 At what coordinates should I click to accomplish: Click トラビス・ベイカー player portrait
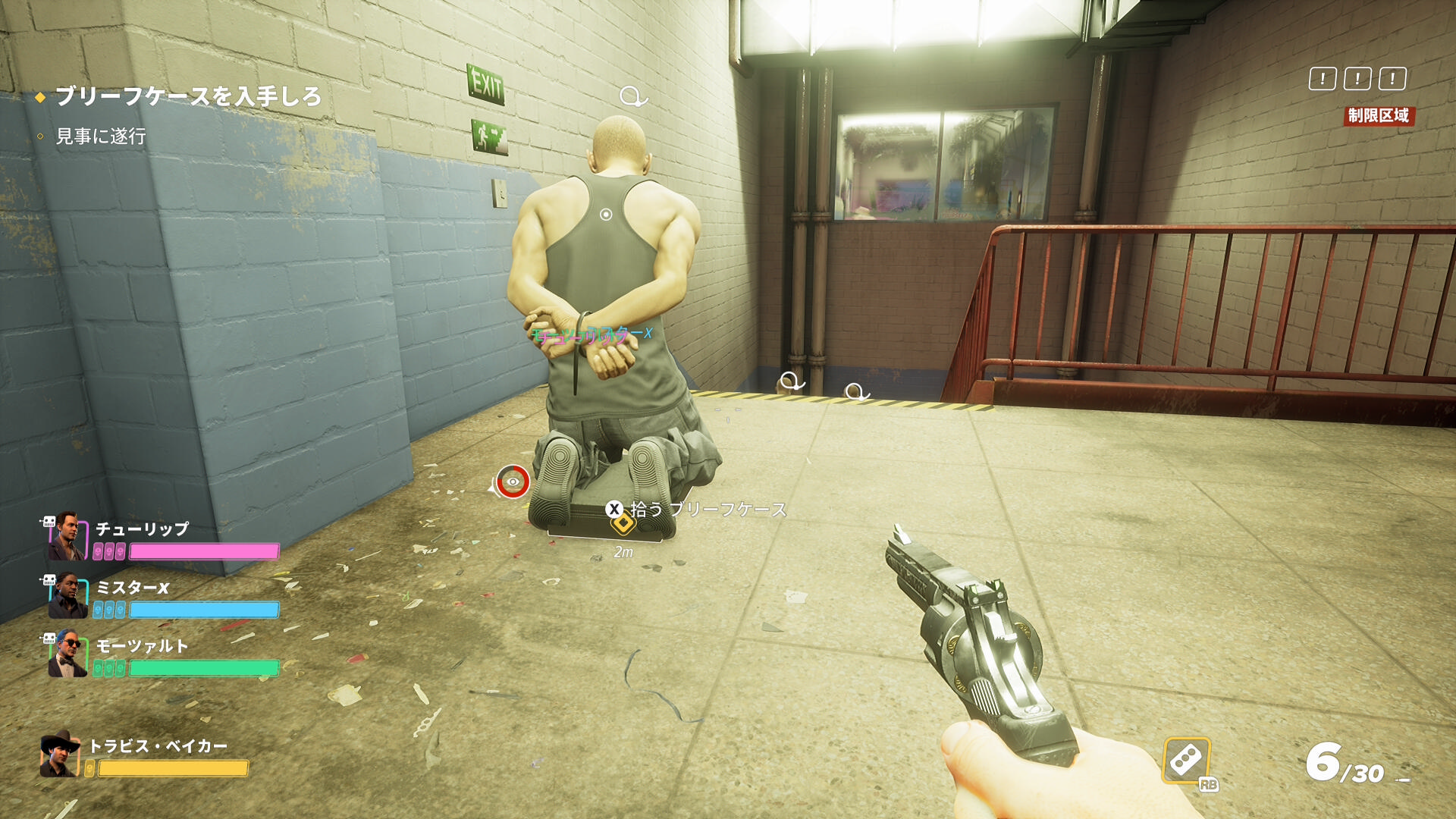pyautogui.click(x=60, y=754)
